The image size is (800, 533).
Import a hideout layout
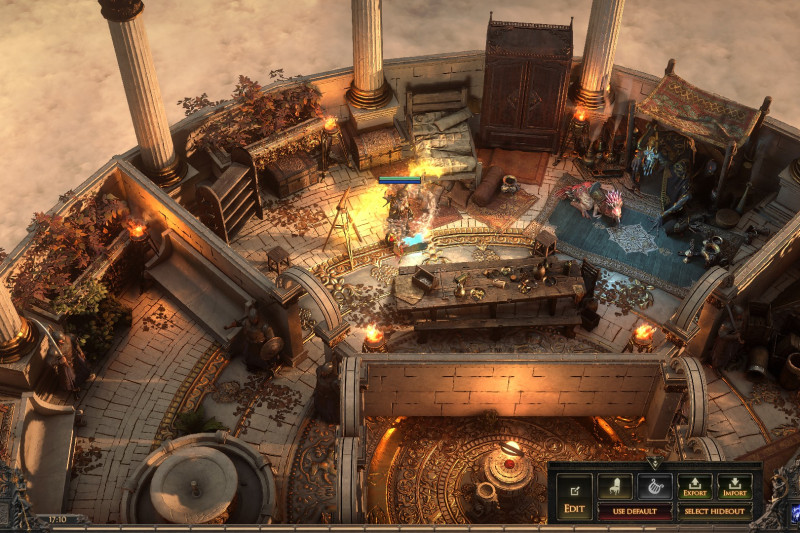[x=734, y=487]
